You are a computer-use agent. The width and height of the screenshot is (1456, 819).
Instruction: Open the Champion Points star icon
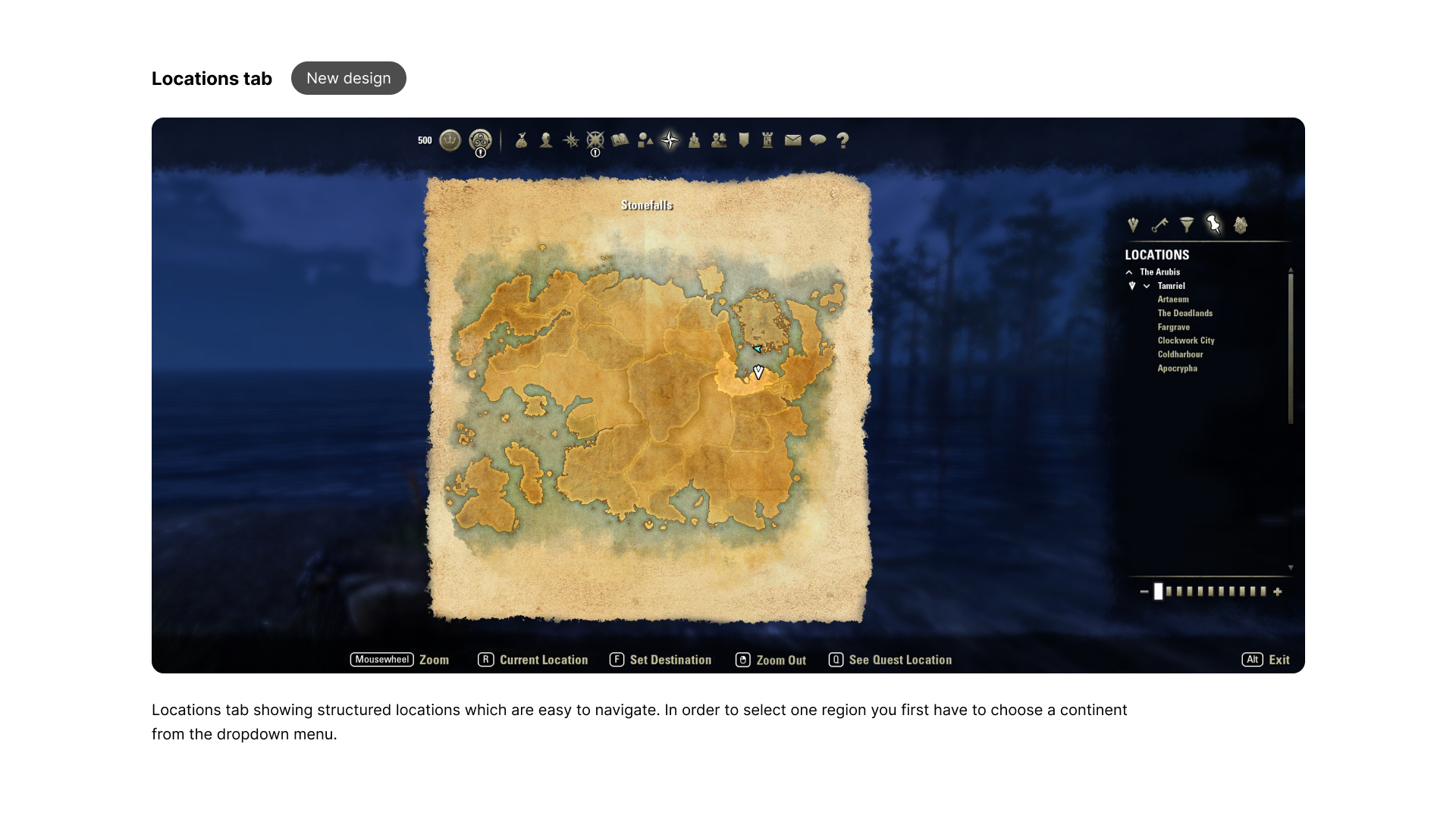[596, 140]
